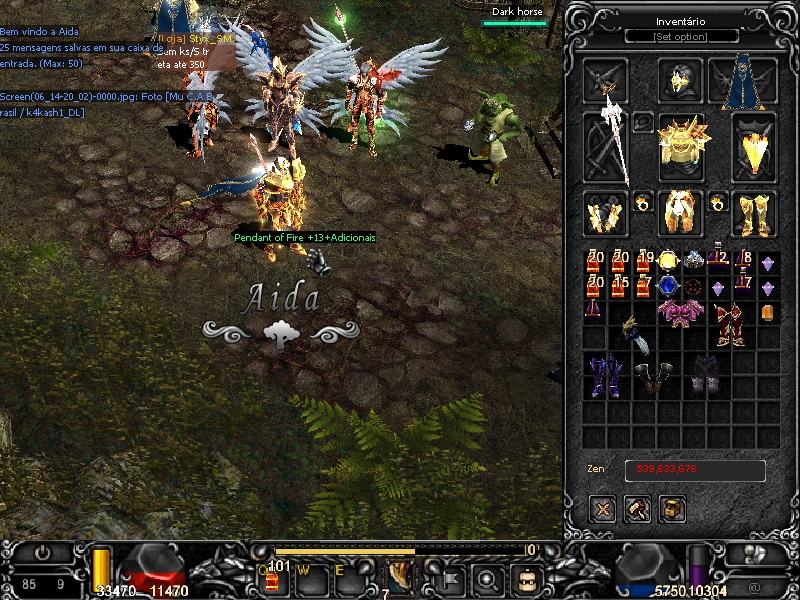Click the magnifier button on bottom bar
800x600 pixels.
point(488,578)
